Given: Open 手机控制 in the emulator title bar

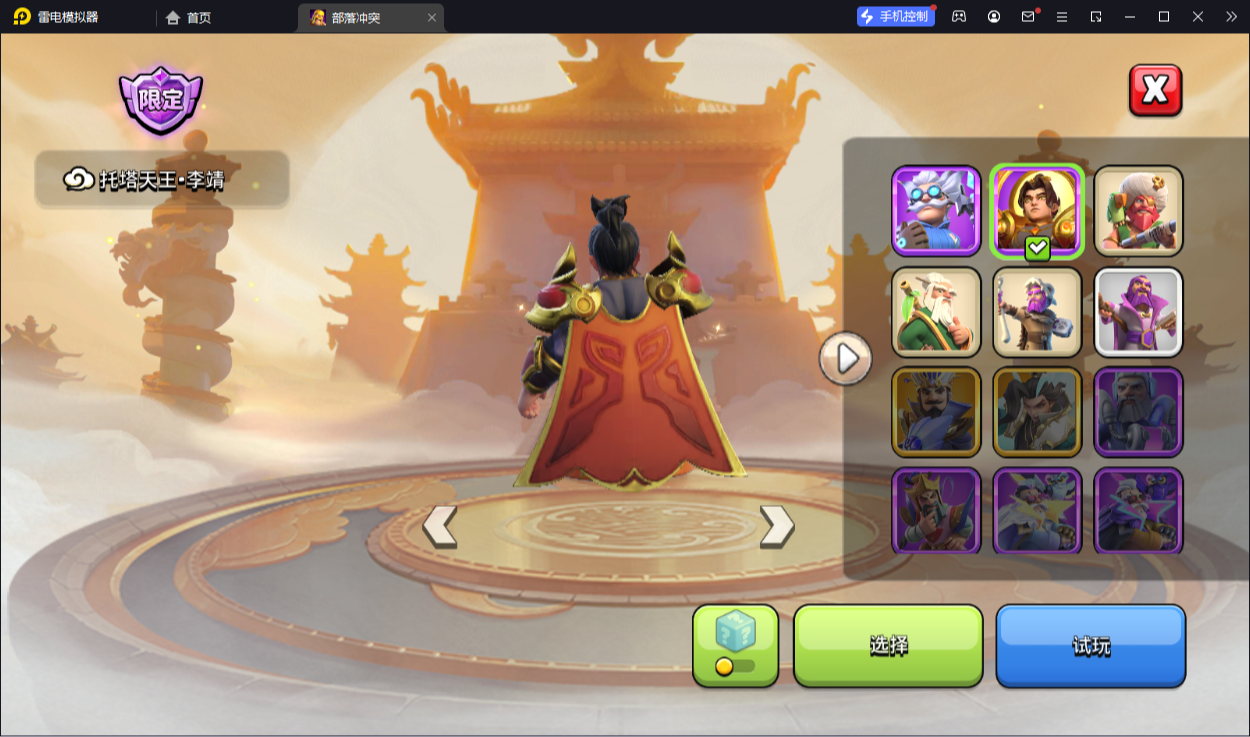Looking at the screenshot, I should pyautogui.click(x=896, y=17).
